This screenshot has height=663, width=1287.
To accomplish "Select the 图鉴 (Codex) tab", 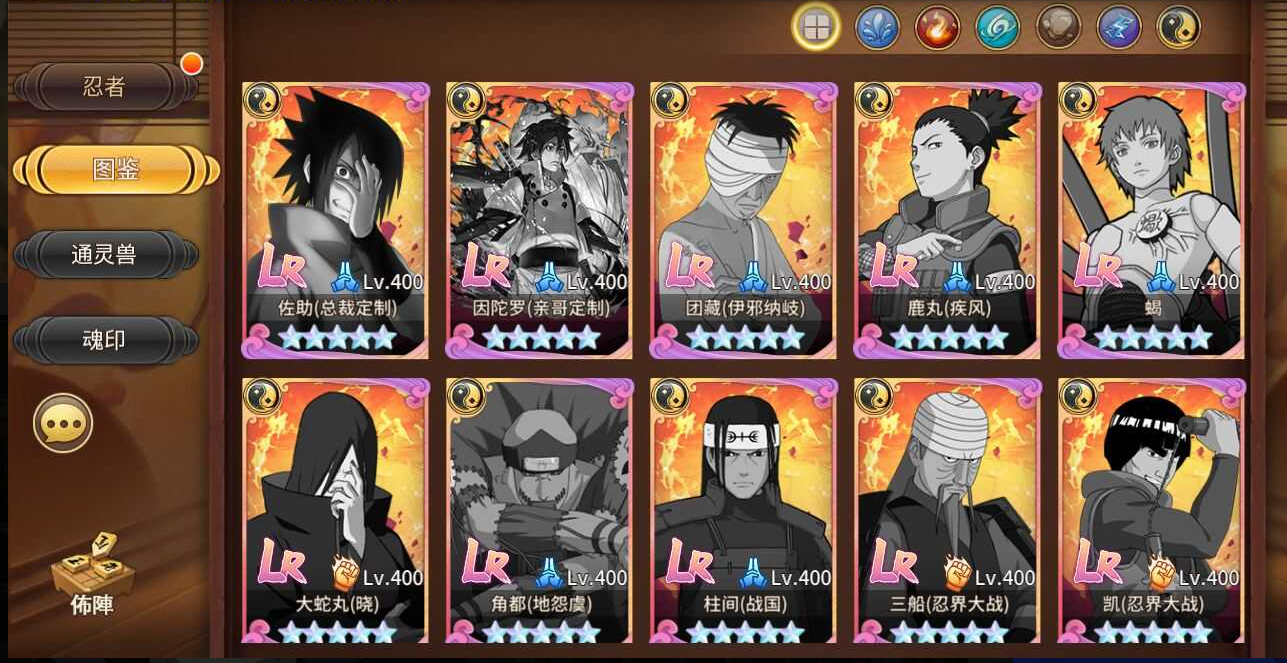I will pos(115,170).
